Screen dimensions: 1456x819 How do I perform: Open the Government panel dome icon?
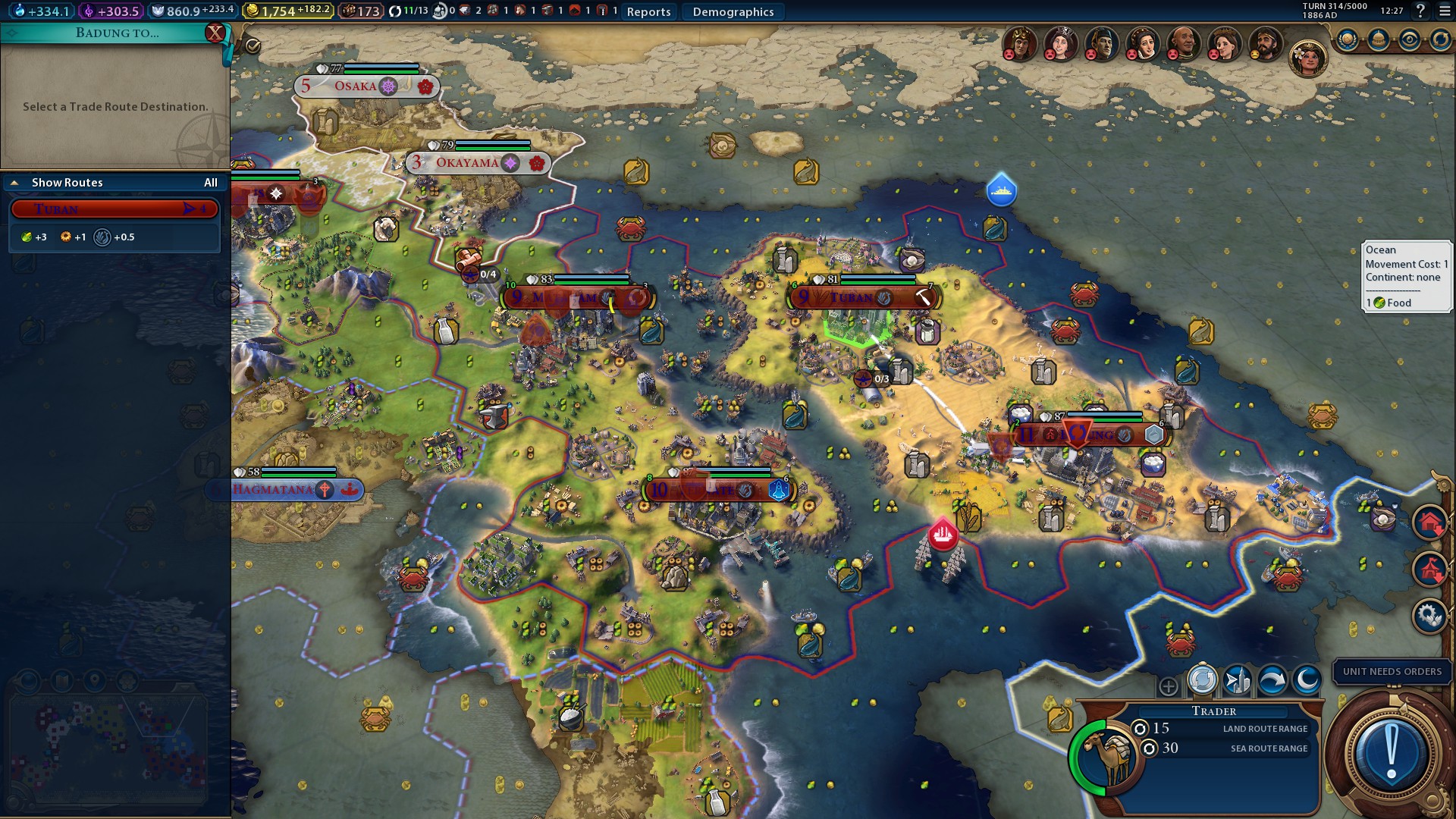point(1379,38)
